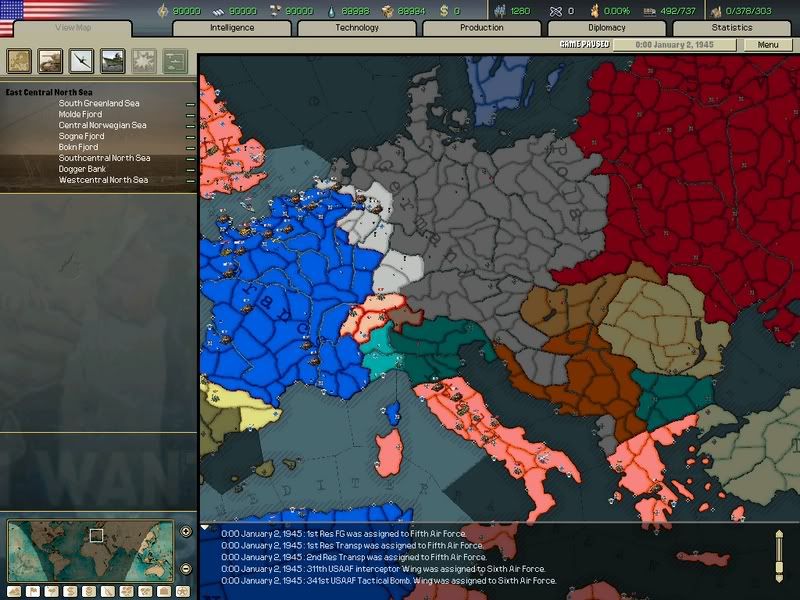Select South Greenland Sea in the list
This screenshot has width=800, height=600.
(98, 103)
